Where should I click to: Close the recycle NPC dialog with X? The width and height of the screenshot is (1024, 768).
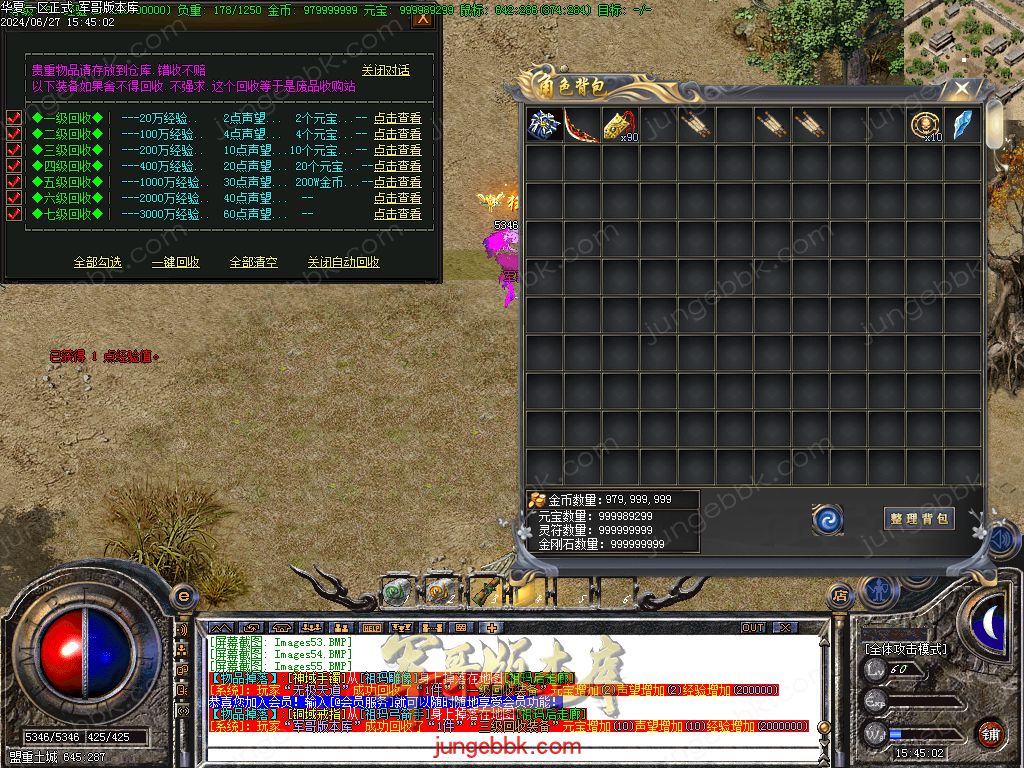point(423,17)
